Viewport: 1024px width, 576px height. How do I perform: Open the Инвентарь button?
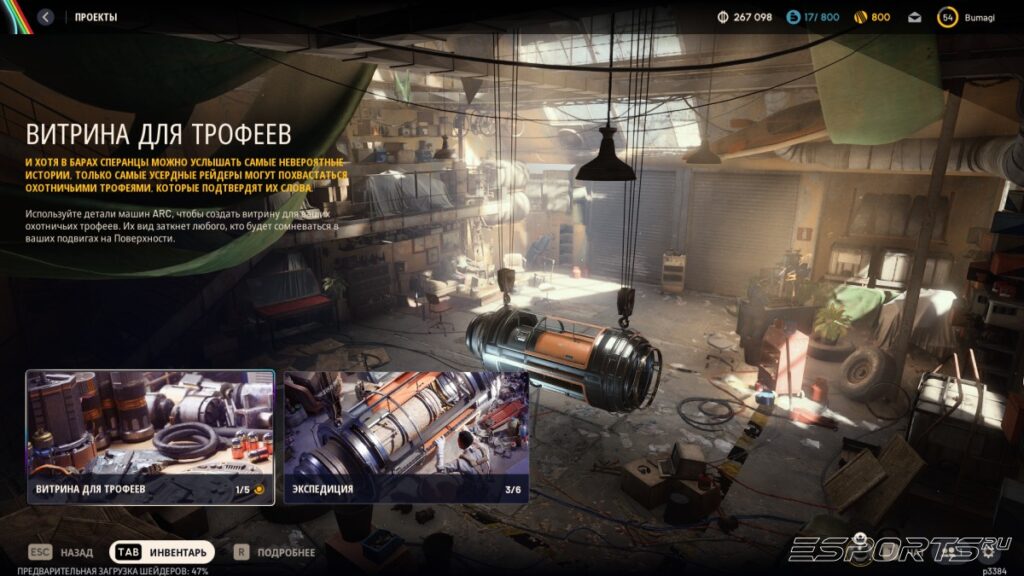point(161,552)
